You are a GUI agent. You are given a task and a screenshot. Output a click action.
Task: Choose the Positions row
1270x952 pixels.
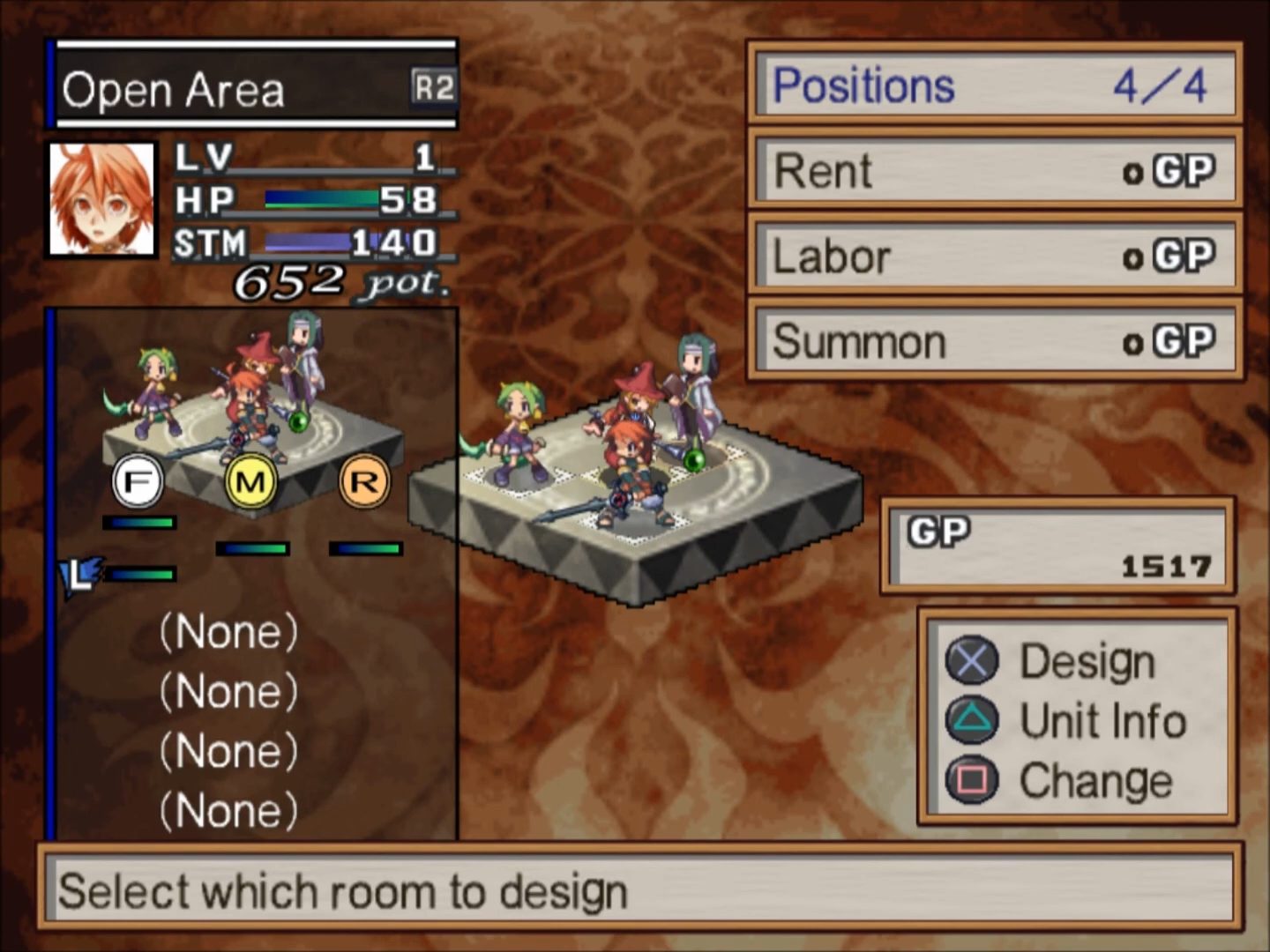tap(994, 86)
